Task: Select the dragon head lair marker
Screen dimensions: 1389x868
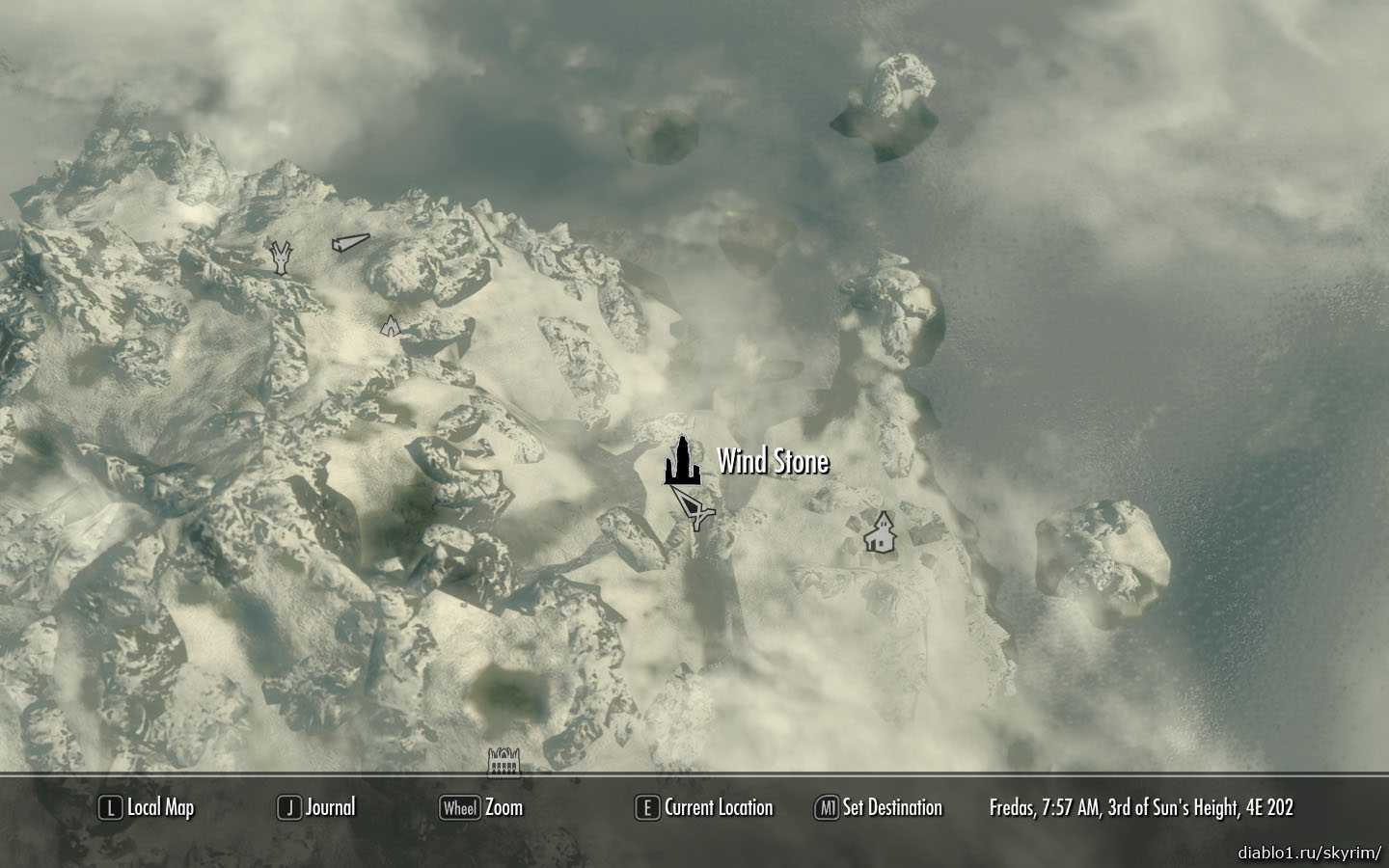Action: [281, 258]
